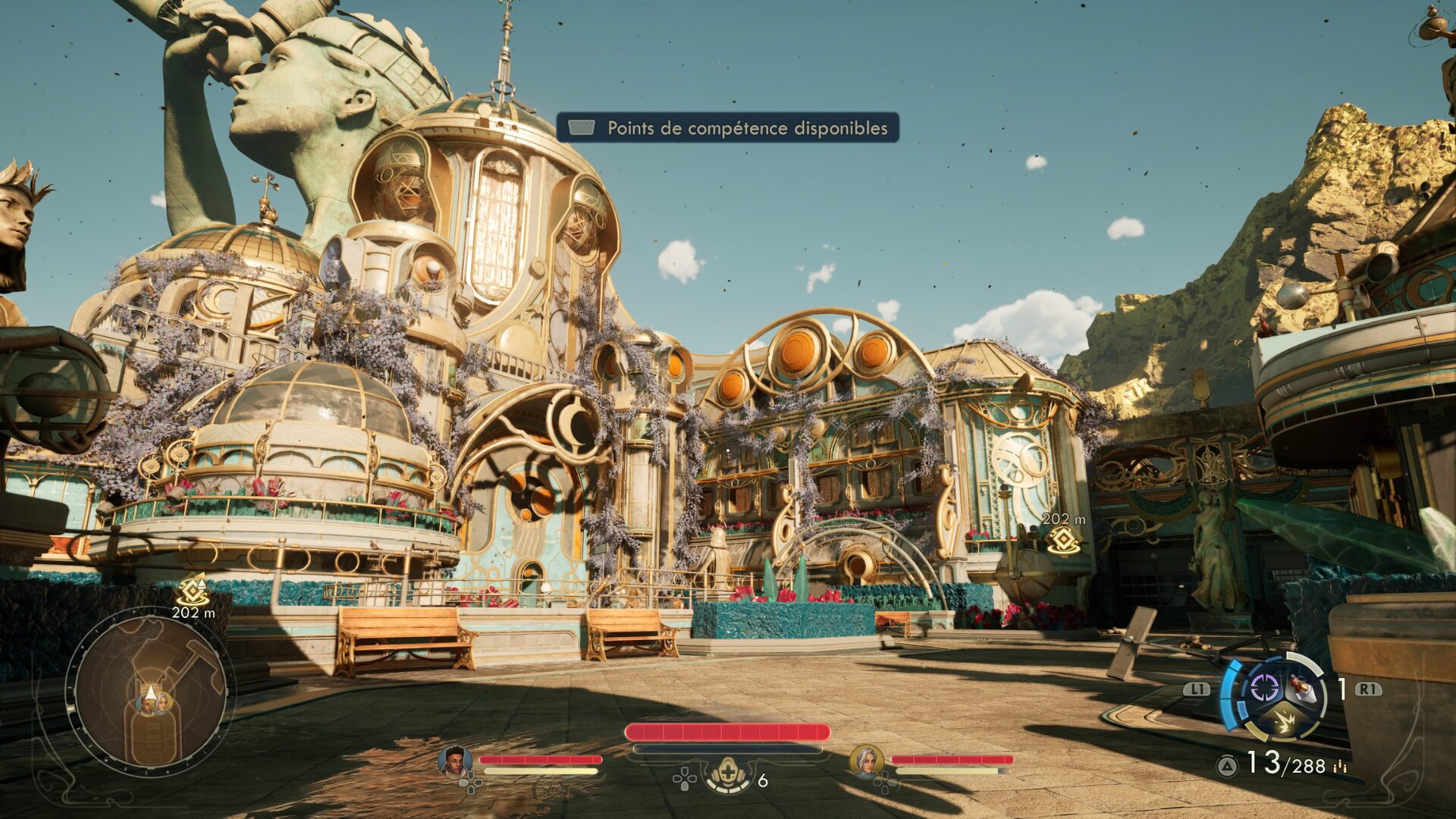
Task: Click the 202 m waypoint marker in the scene
Action: (1063, 540)
